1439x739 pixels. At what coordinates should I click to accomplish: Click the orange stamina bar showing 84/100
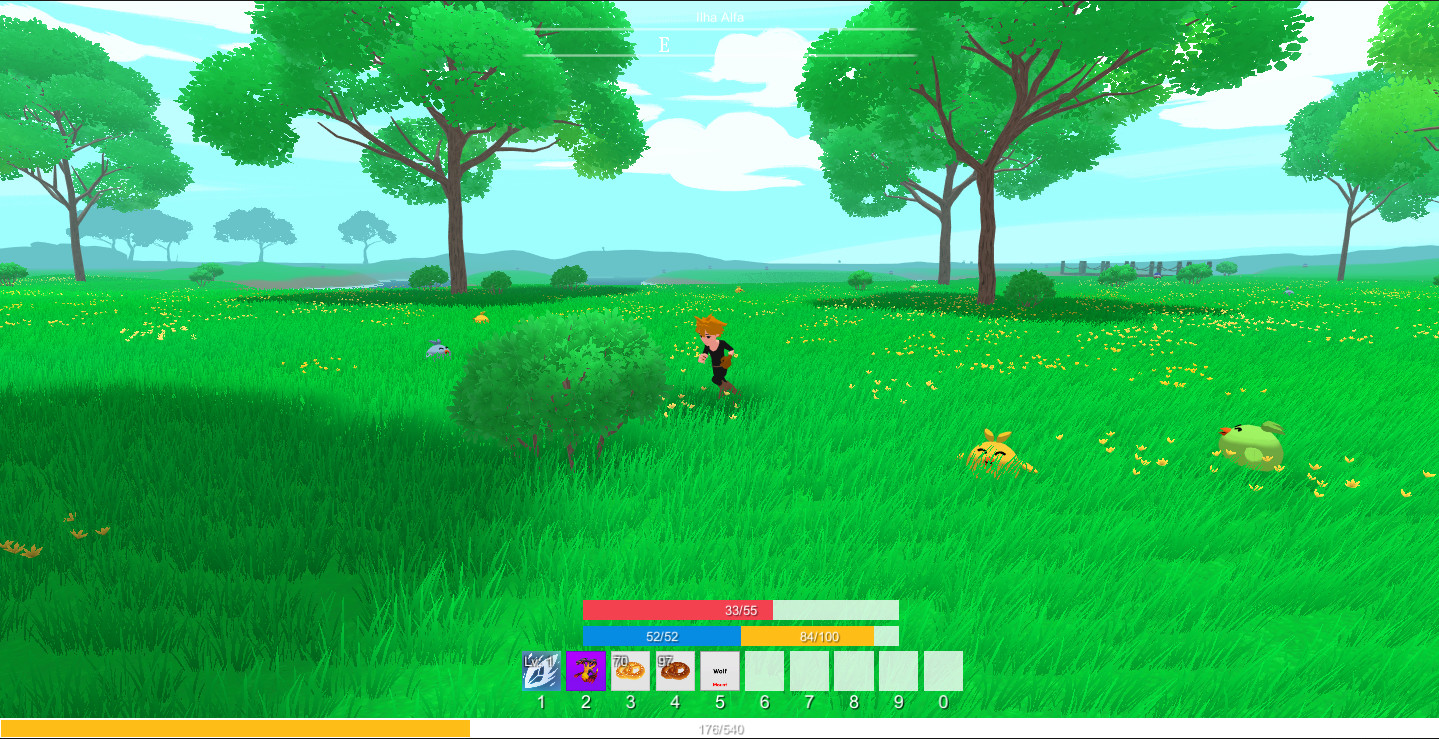(x=820, y=633)
